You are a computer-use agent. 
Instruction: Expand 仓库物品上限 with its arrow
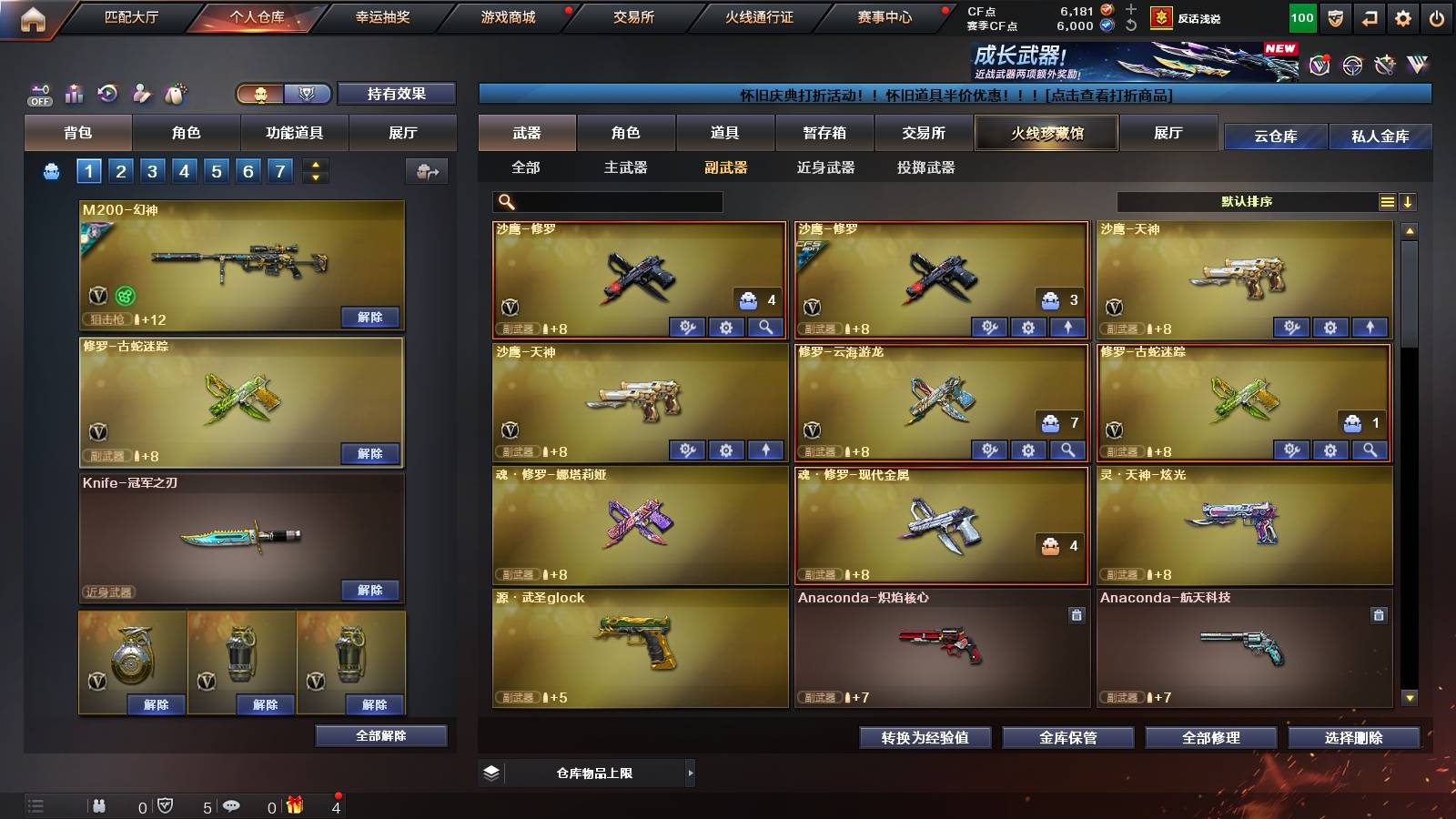tap(690, 772)
